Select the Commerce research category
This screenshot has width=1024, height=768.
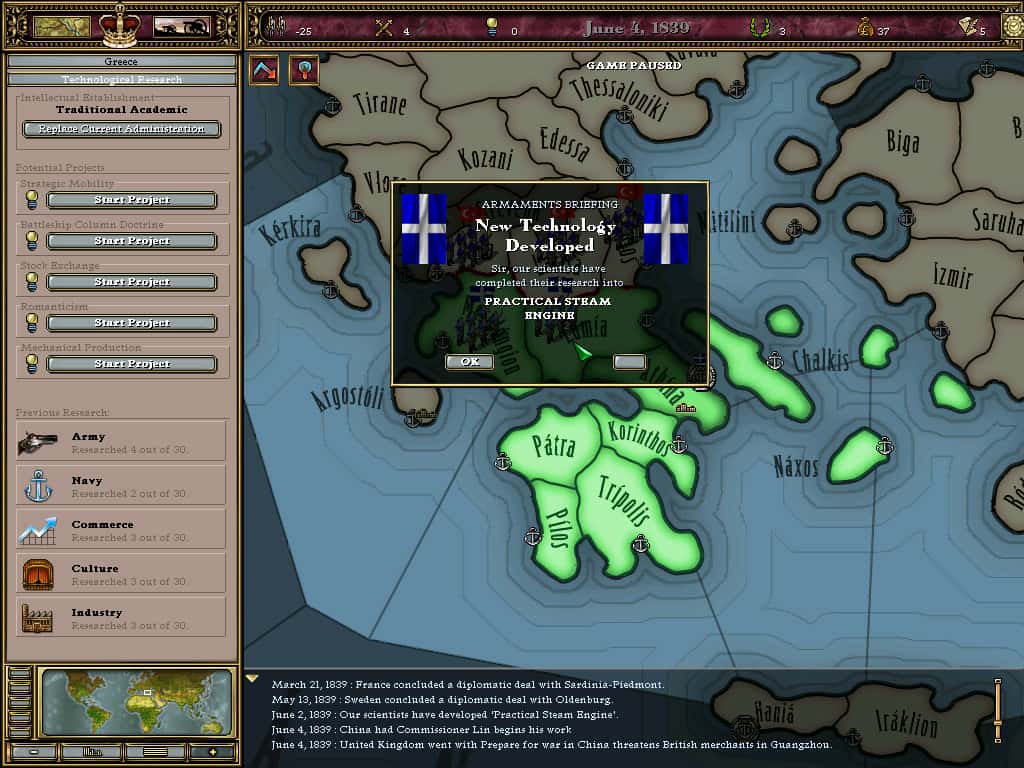(121, 530)
